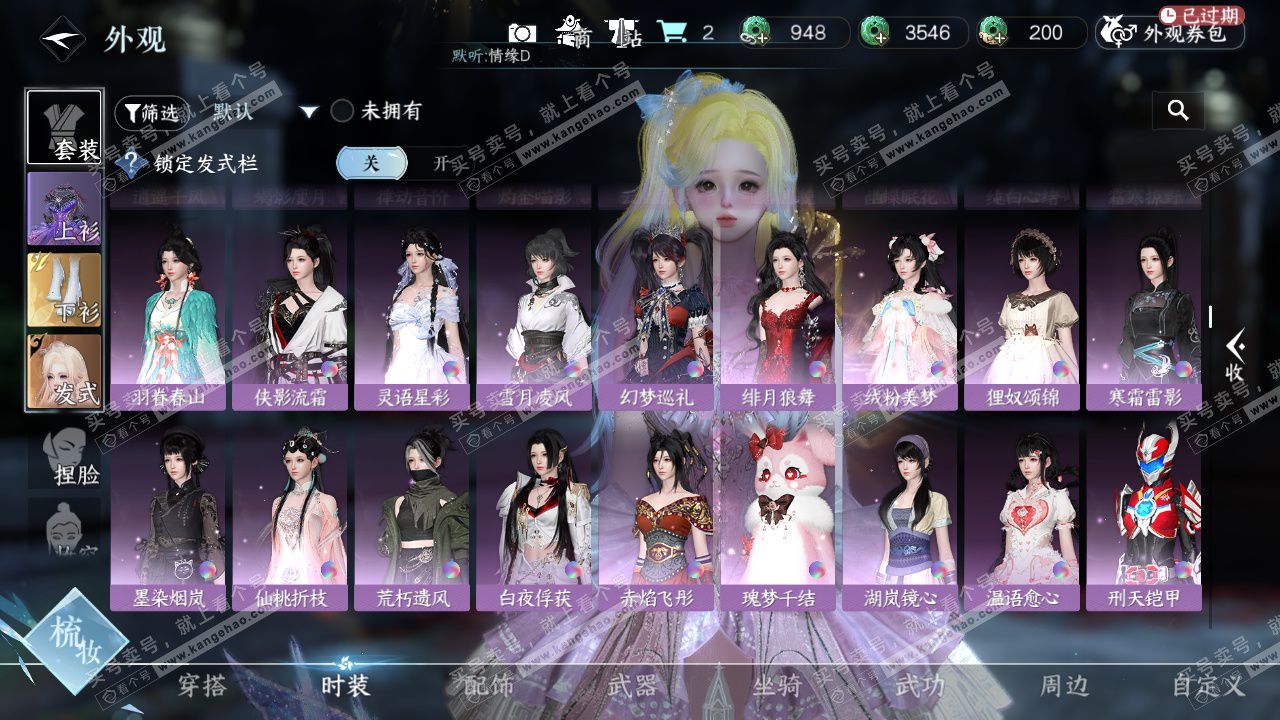Collapse the panel with the 收 arrow
The height and width of the screenshot is (720, 1280).
coord(1235,355)
